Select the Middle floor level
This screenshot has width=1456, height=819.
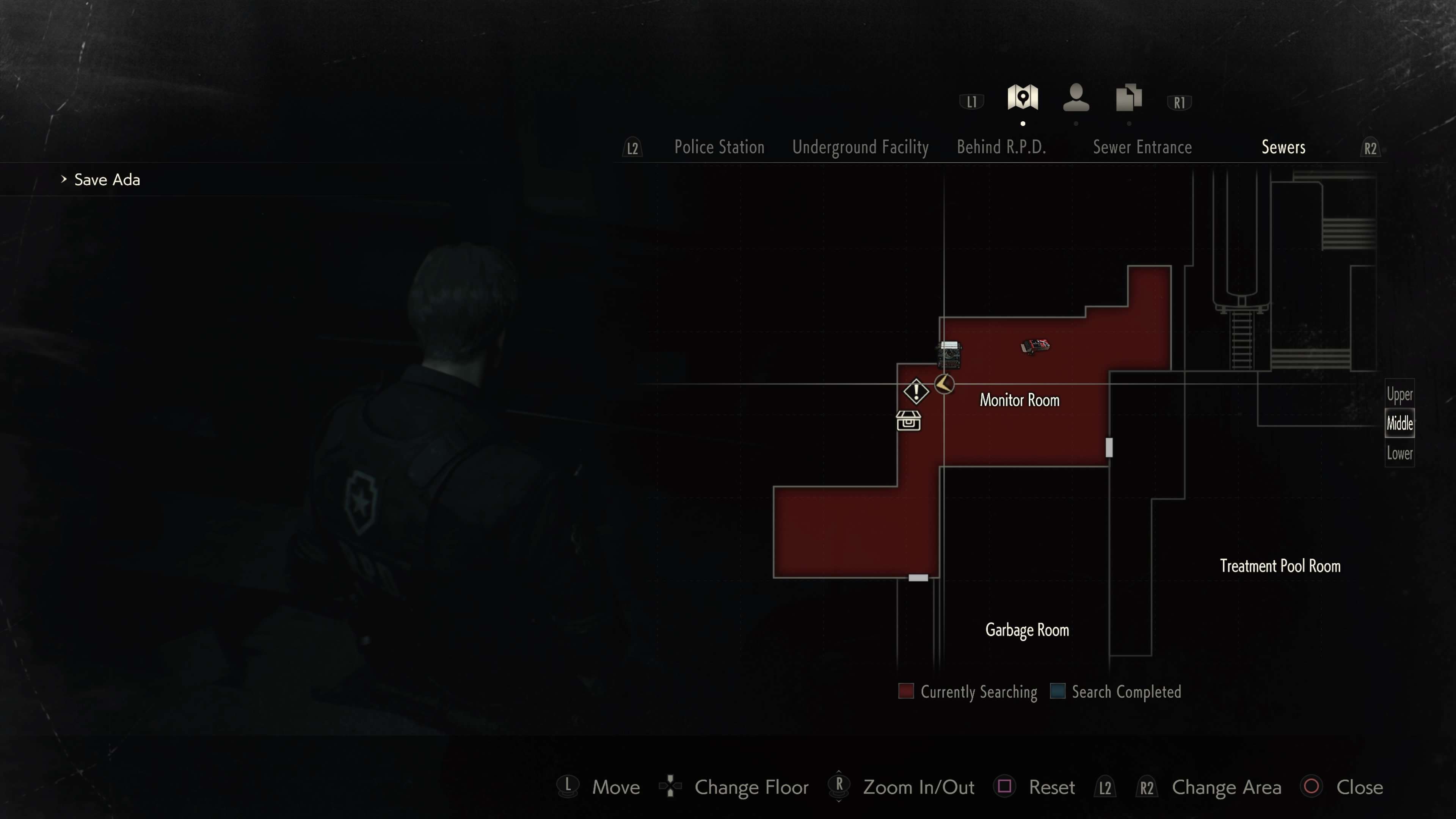pos(1399,424)
